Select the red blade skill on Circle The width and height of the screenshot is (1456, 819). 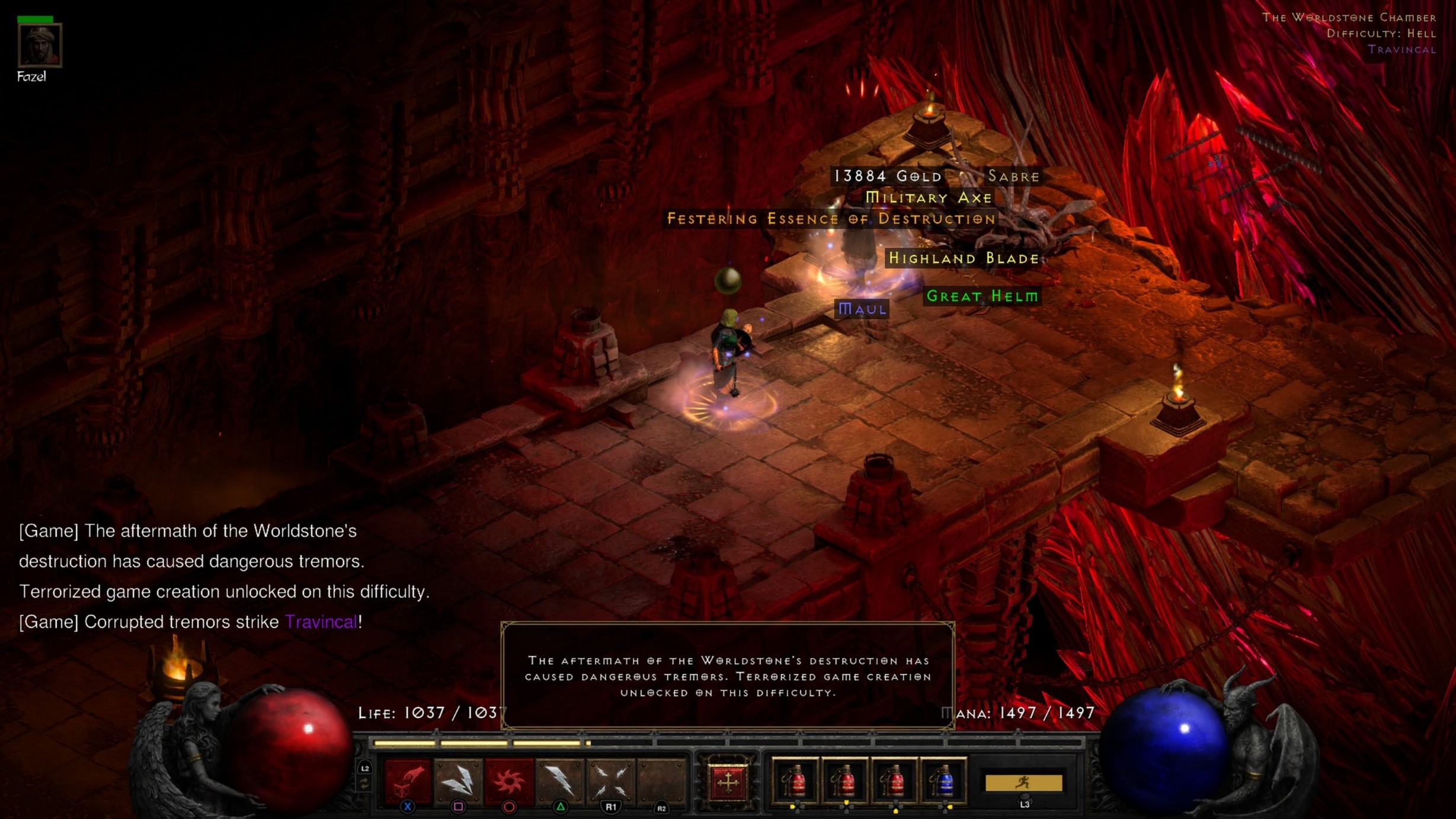[x=508, y=781]
